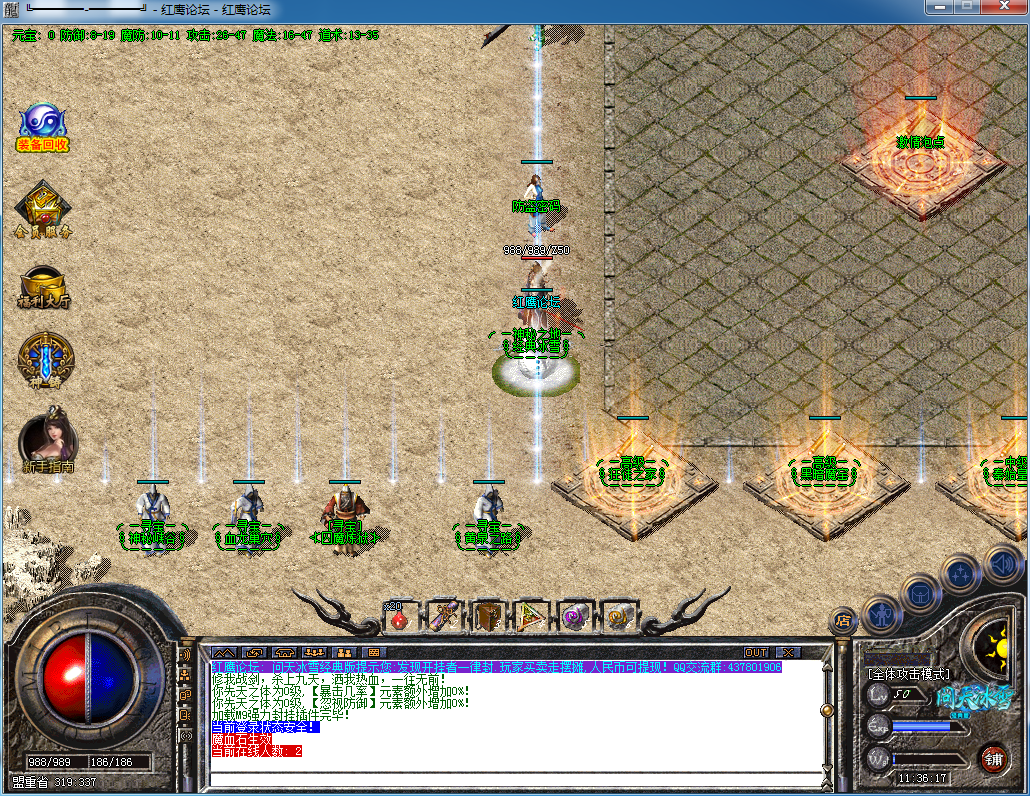Screen dimensions: 1030x796
Task: Open the red 铺 stall button
Action: coord(992,758)
